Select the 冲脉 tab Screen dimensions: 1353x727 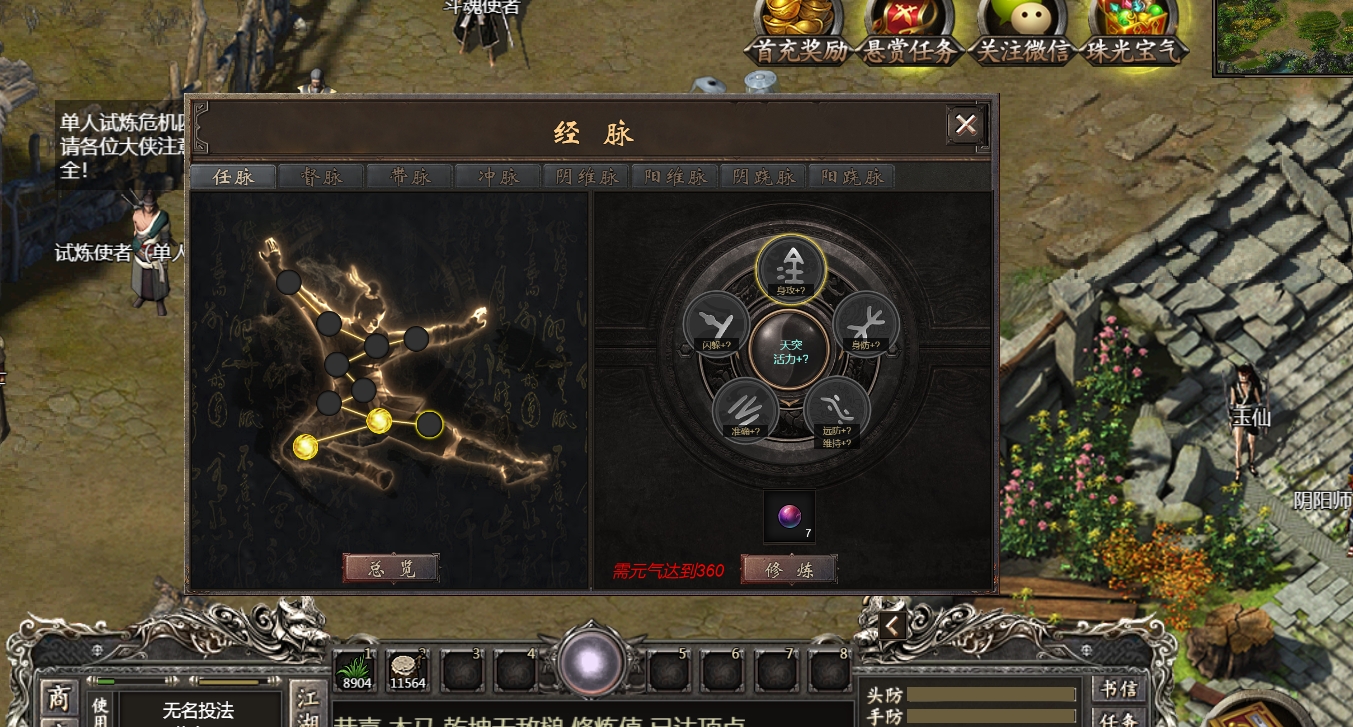pyautogui.click(x=498, y=177)
